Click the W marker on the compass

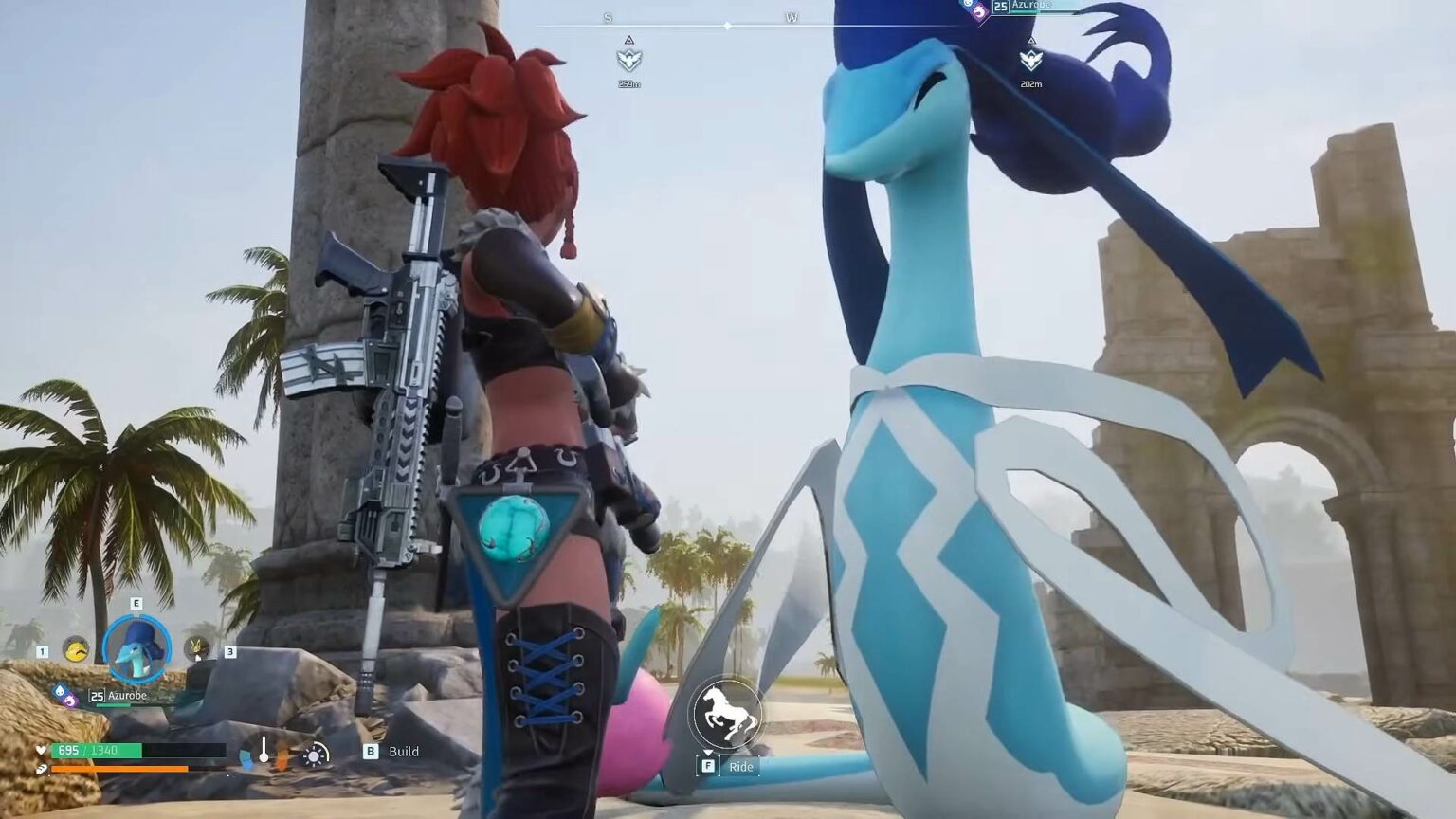790,16
